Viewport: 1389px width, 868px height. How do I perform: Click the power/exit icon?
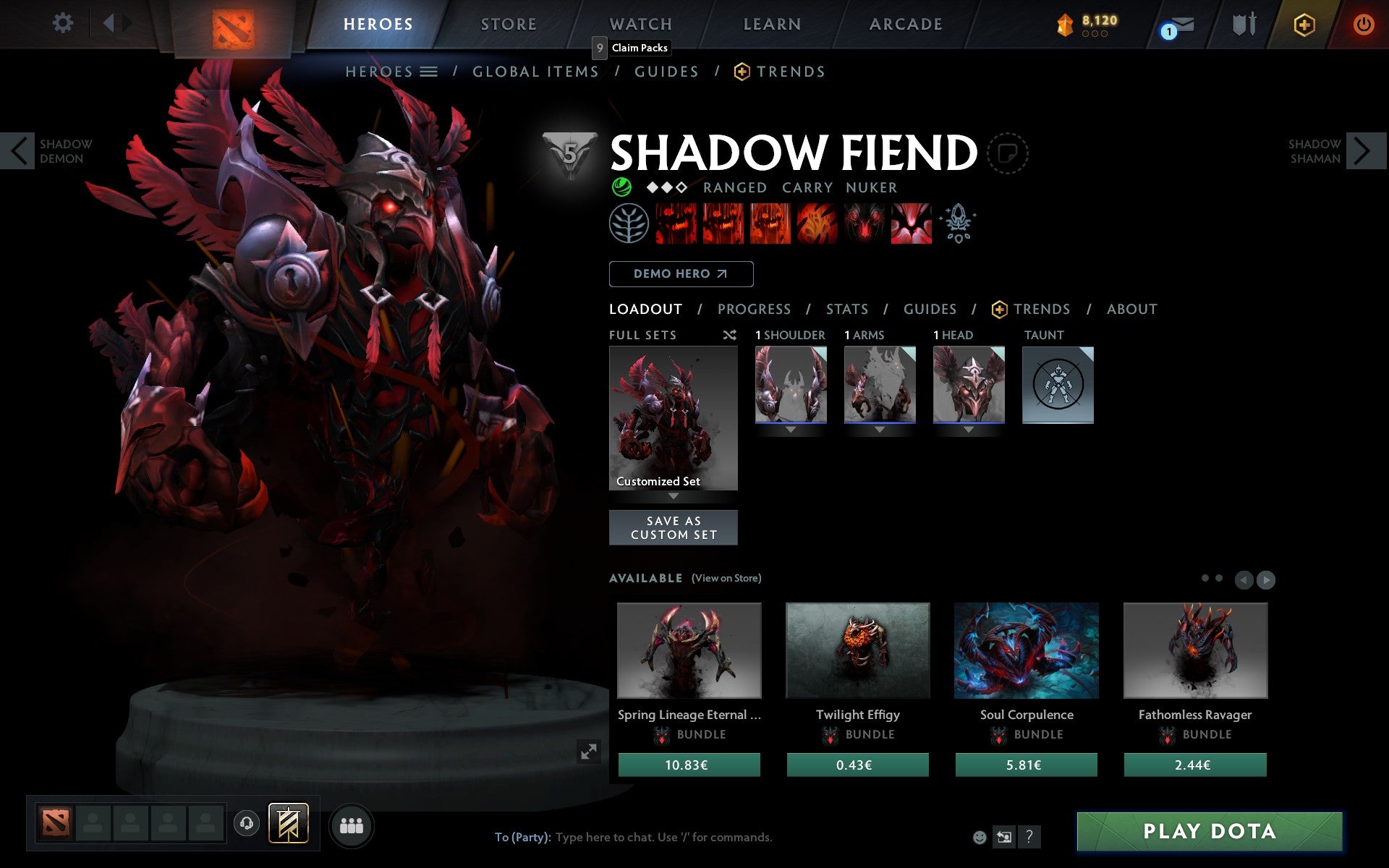tap(1363, 23)
